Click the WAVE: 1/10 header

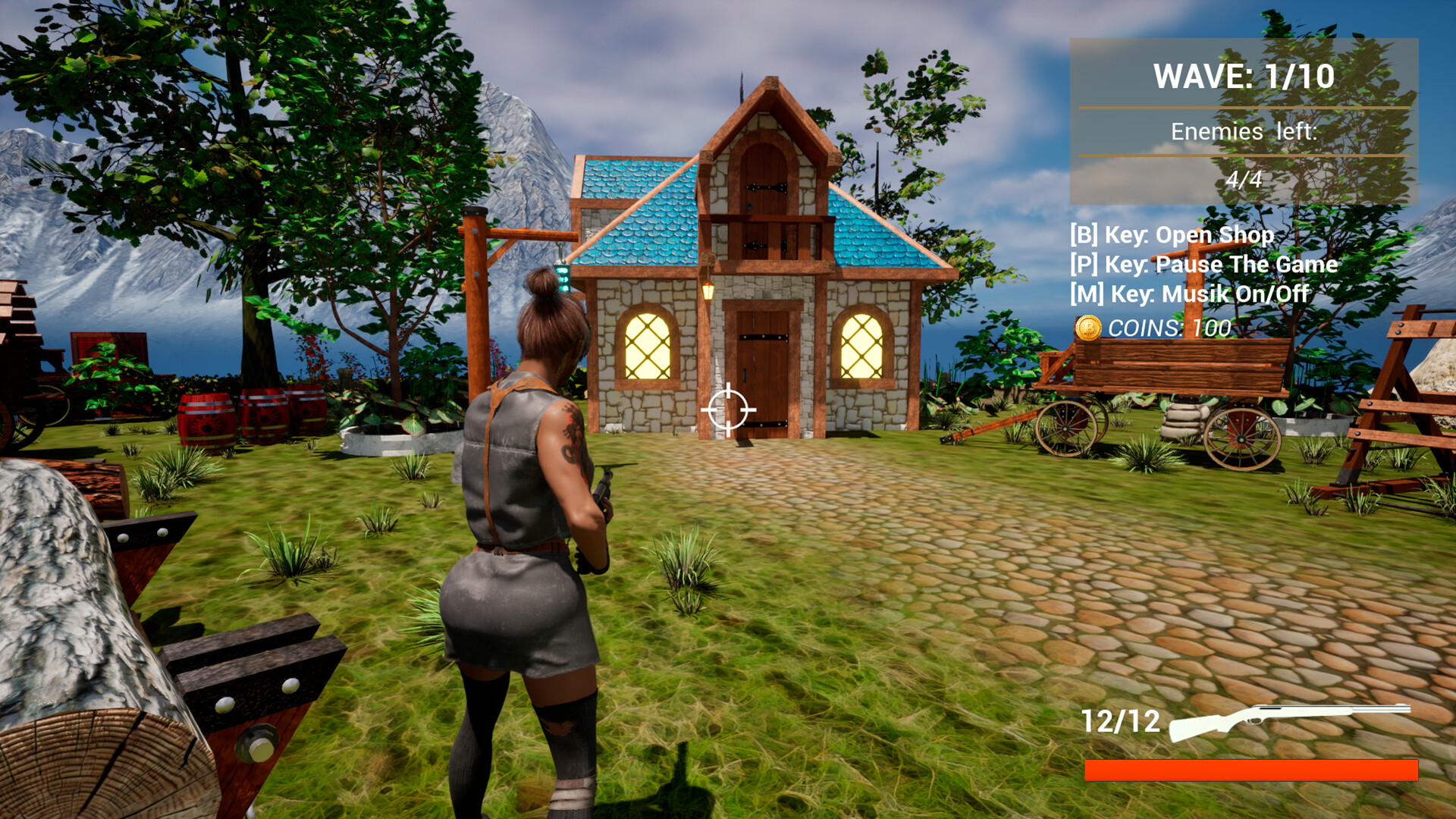coord(1244,76)
